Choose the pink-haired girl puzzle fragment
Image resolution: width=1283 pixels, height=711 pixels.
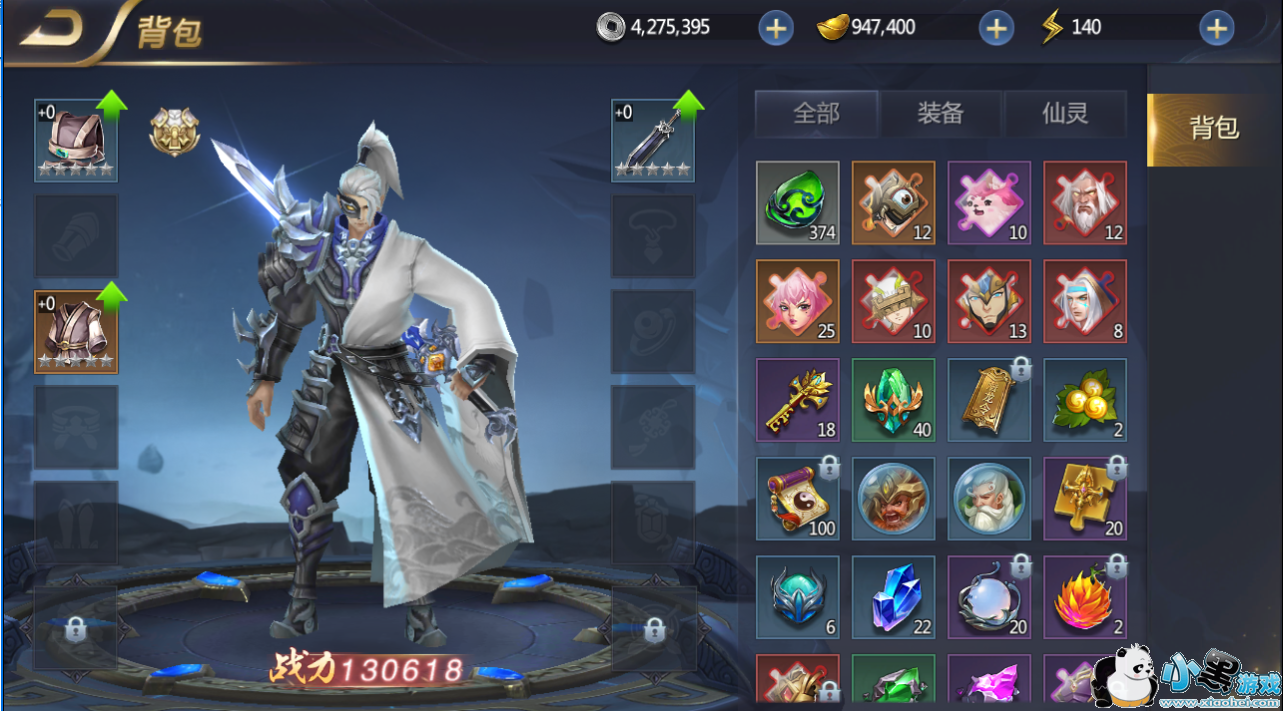pos(797,301)
